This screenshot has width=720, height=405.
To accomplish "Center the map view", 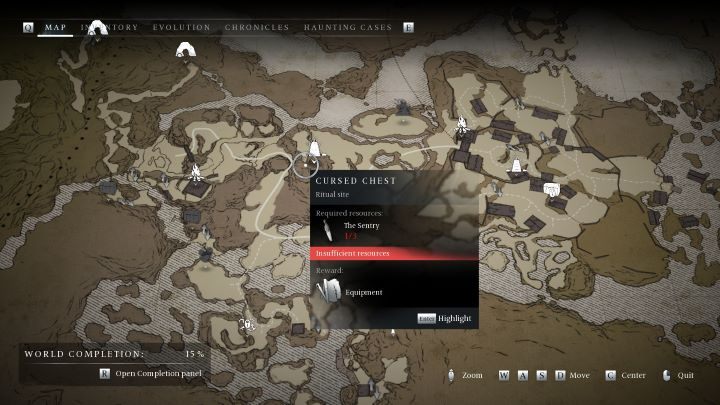I will tap(629, 375).
